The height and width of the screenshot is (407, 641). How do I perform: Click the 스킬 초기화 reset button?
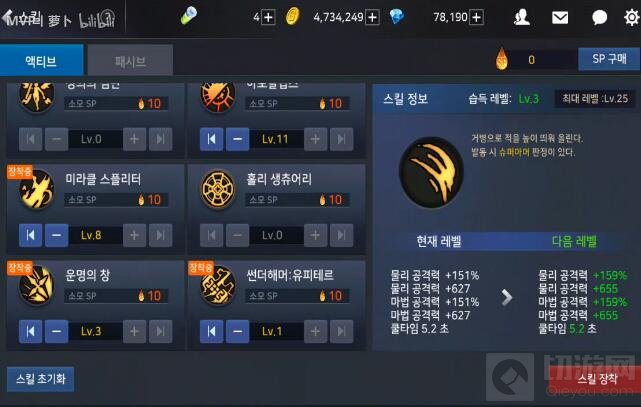point(40,379)
